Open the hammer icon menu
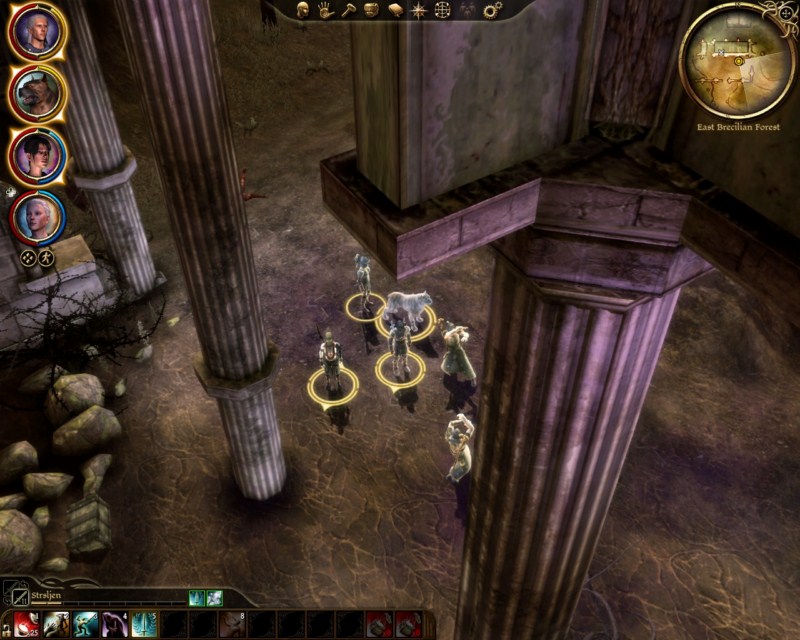800x640 pixels. point(349,10)
